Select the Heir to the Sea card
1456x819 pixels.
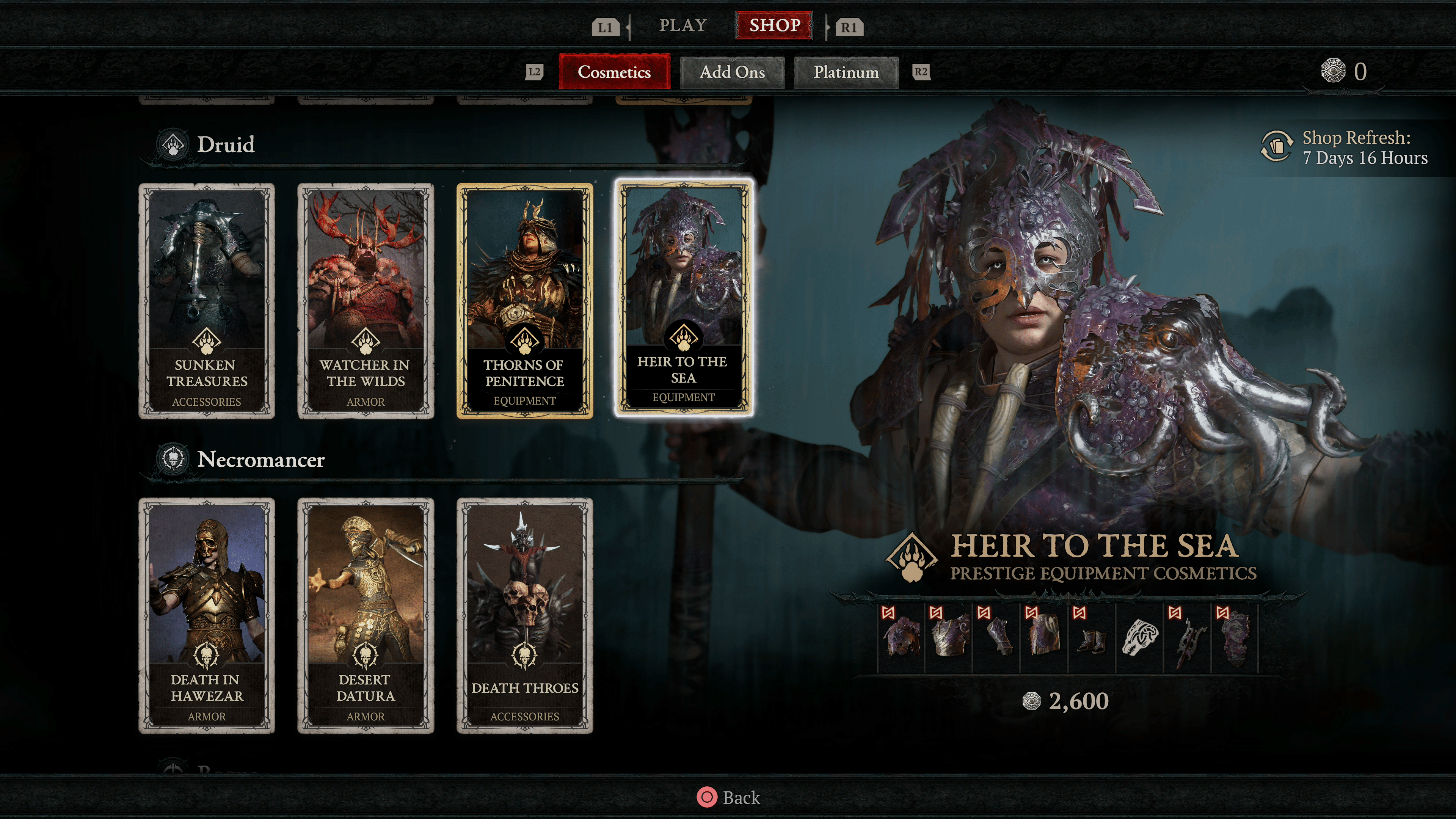(x=683, y=298)
